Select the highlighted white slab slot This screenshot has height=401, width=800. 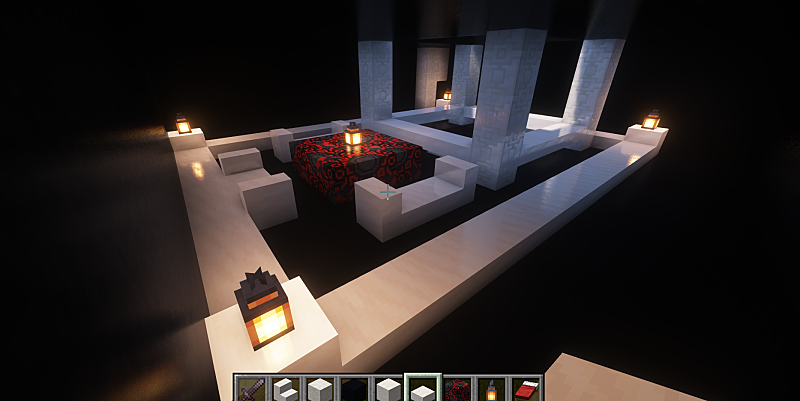tap(422, 389)
